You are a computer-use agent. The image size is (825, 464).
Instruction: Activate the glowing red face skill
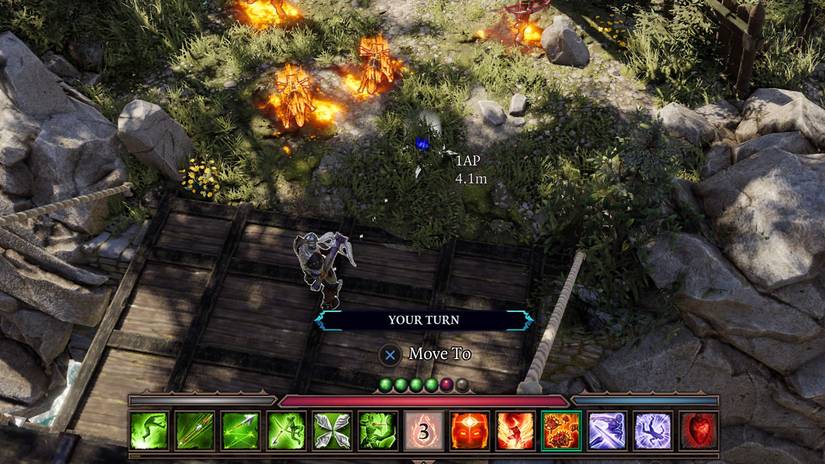(x=469, y=430)
